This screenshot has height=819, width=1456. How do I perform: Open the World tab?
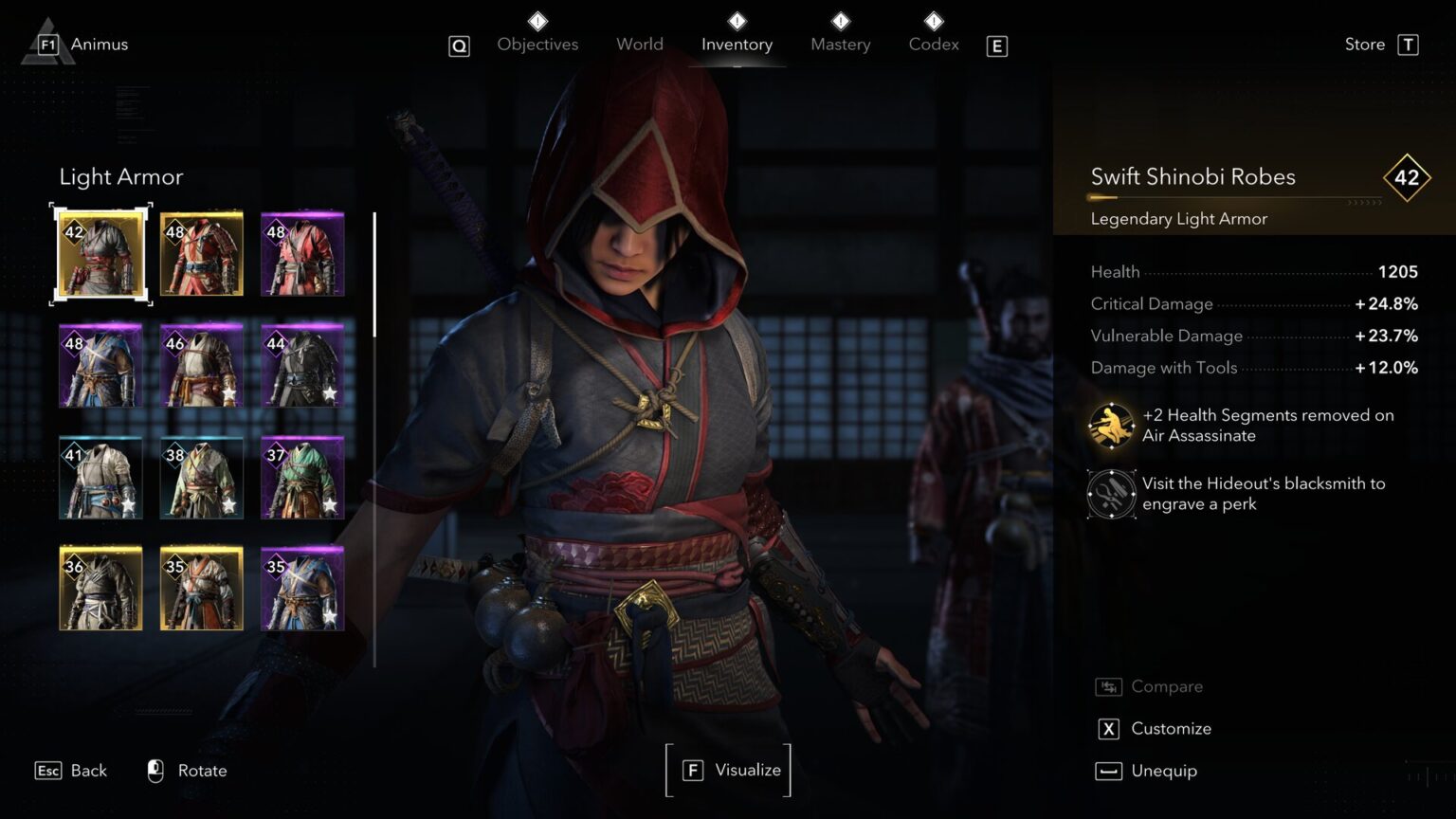639,44
